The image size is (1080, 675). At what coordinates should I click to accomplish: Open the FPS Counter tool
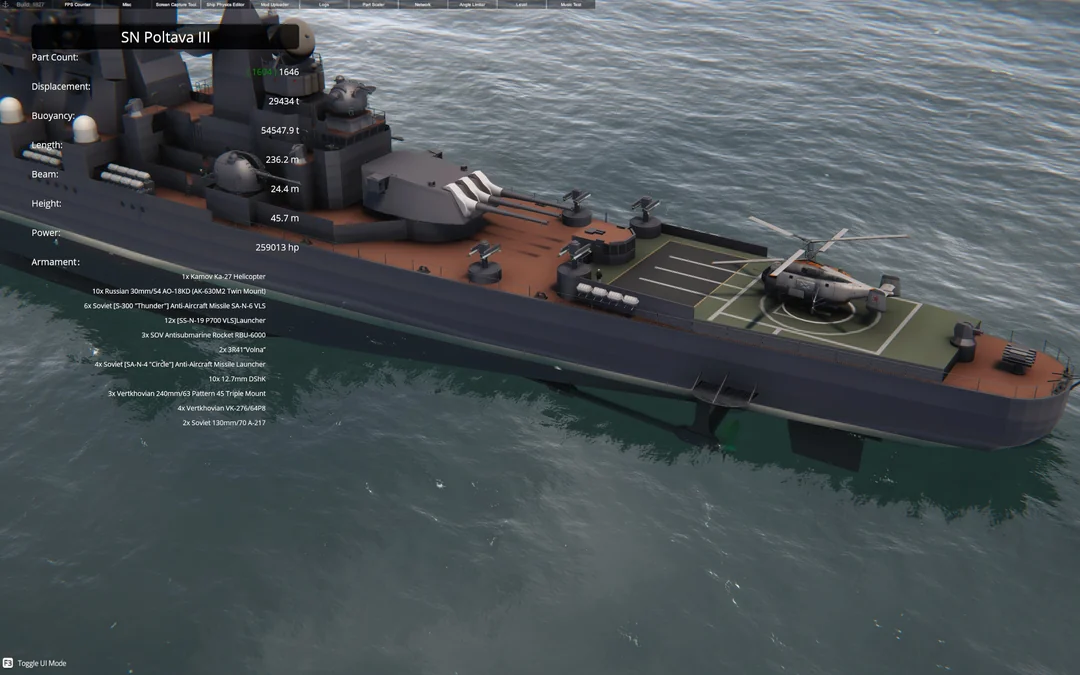coord(77,5)
